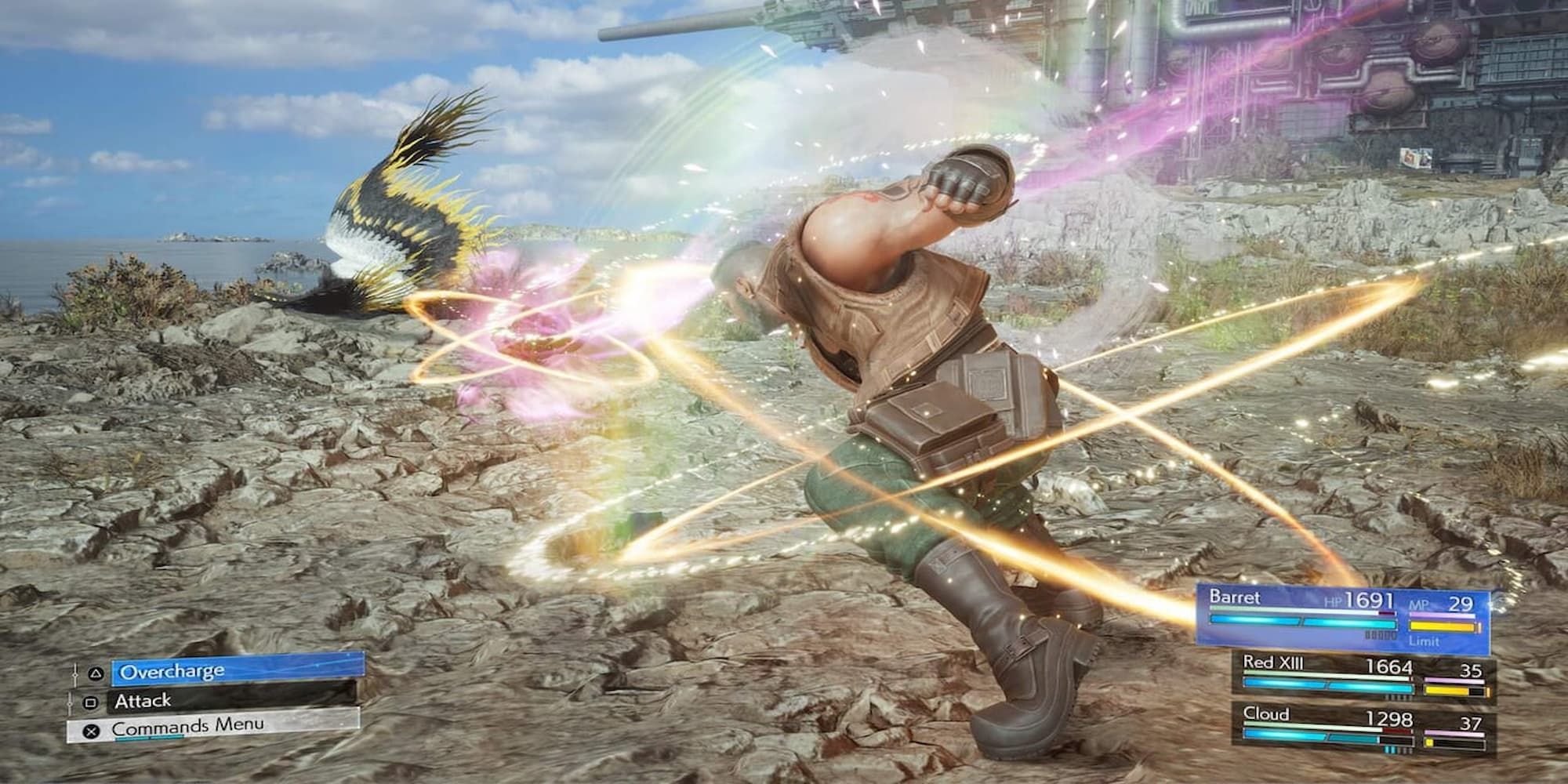Viewport: 1568px width, 784px height.
Task: Toggle Barret's ATB segment markers
Action: coord(1380,634)
